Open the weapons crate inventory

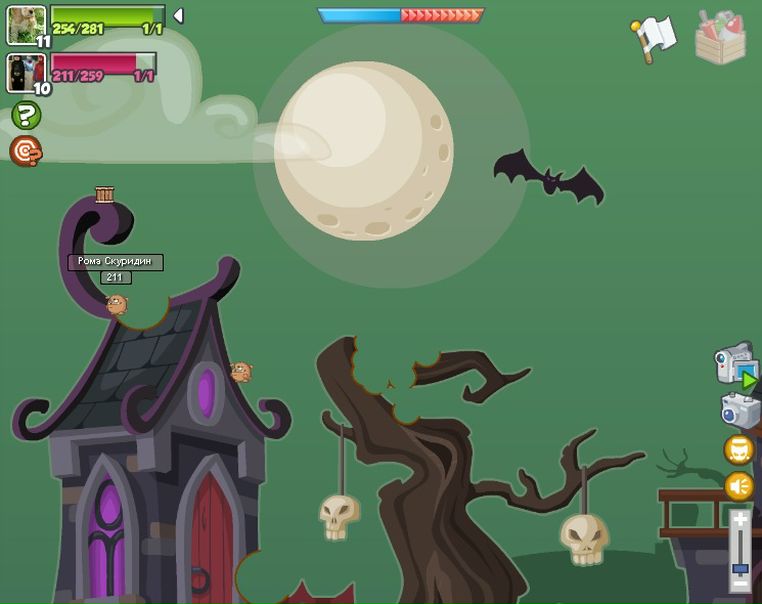[x=721, y=38]
